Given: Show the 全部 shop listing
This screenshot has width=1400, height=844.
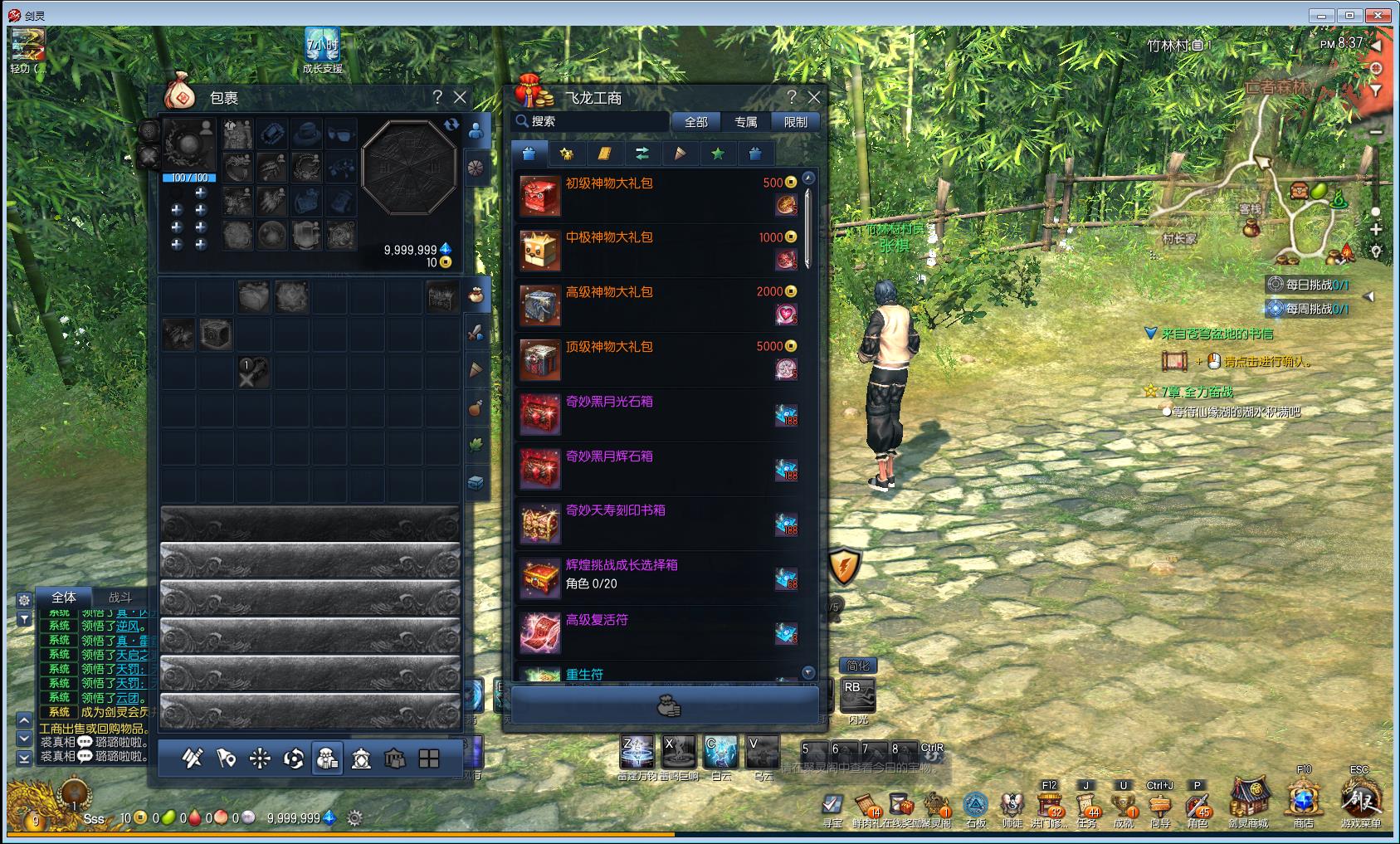Looking at the screenshot, I should [695, 122].
